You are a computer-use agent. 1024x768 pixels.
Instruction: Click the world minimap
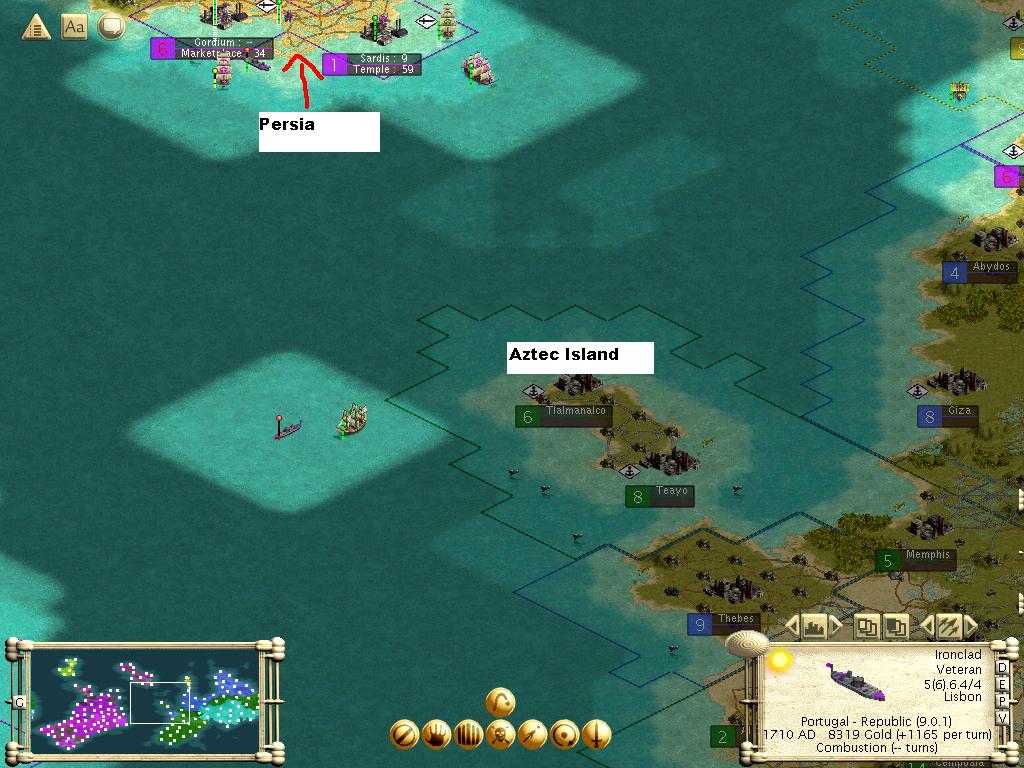click(145, 697)
